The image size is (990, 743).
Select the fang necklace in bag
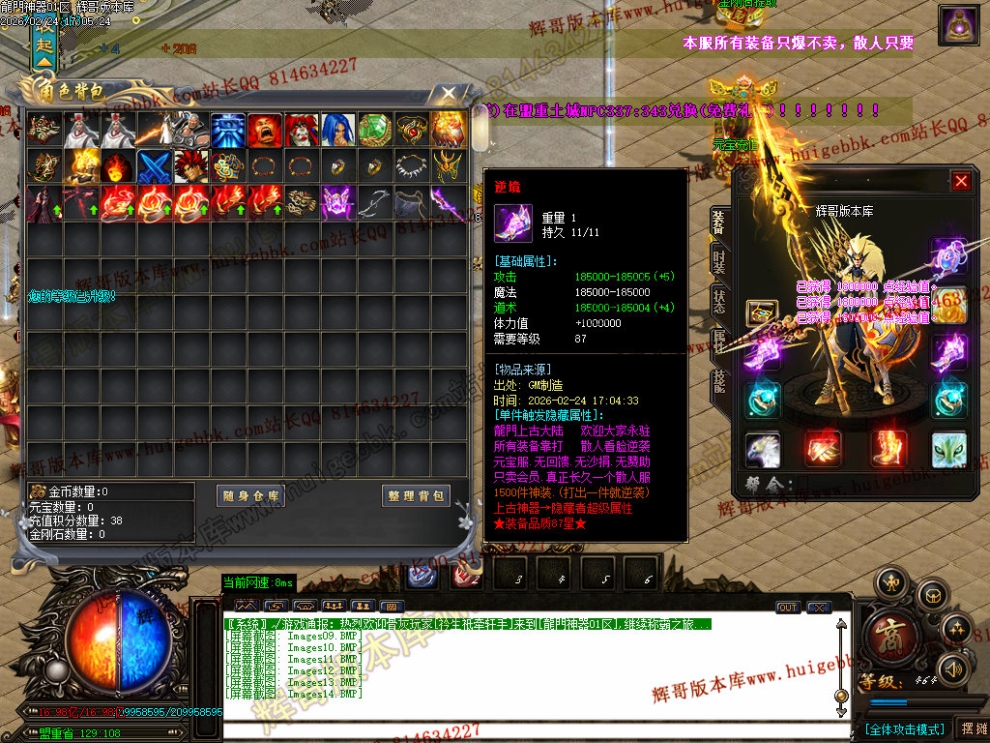point(408,166)
